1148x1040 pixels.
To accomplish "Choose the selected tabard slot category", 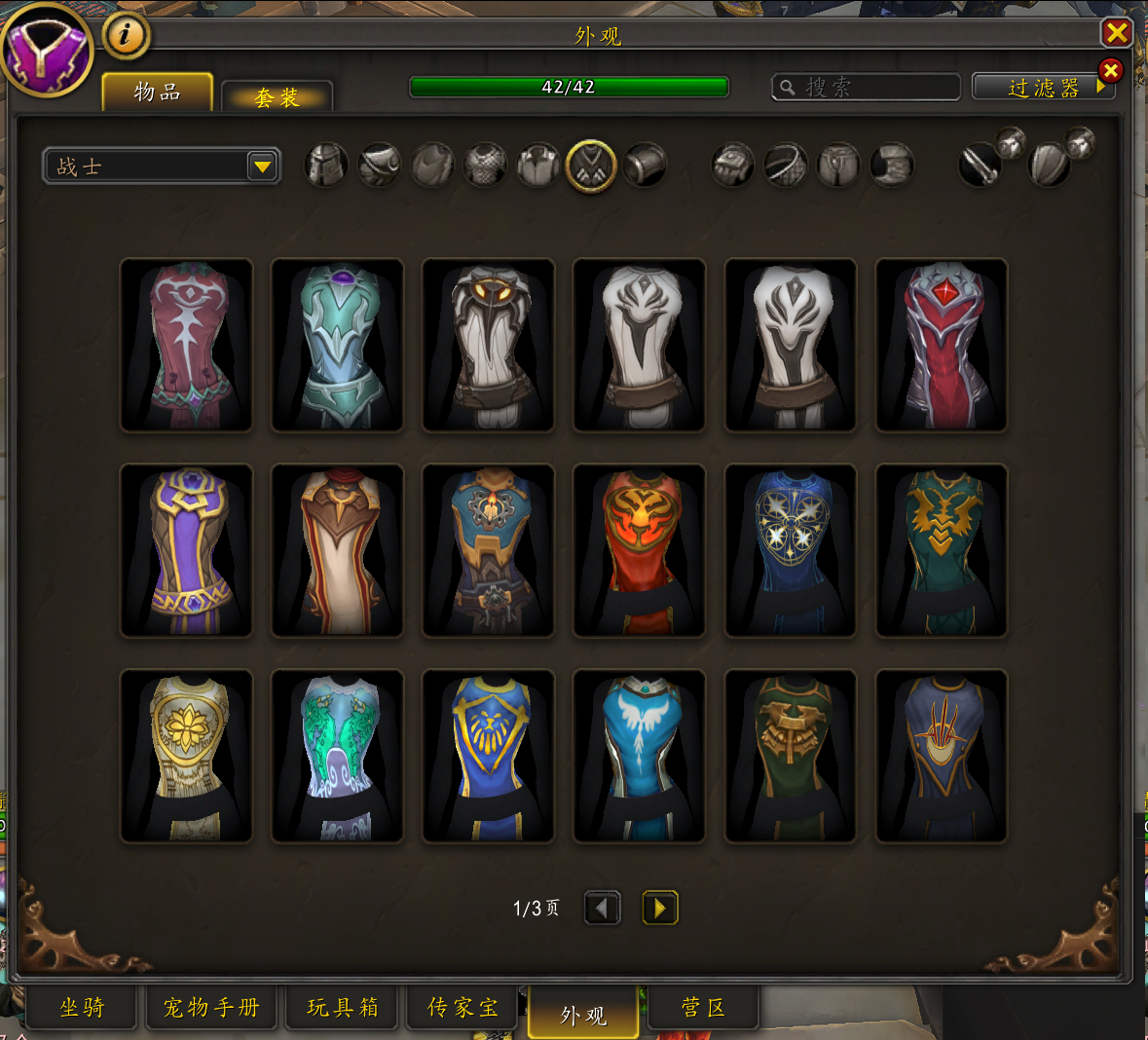I will pos(591,166).
